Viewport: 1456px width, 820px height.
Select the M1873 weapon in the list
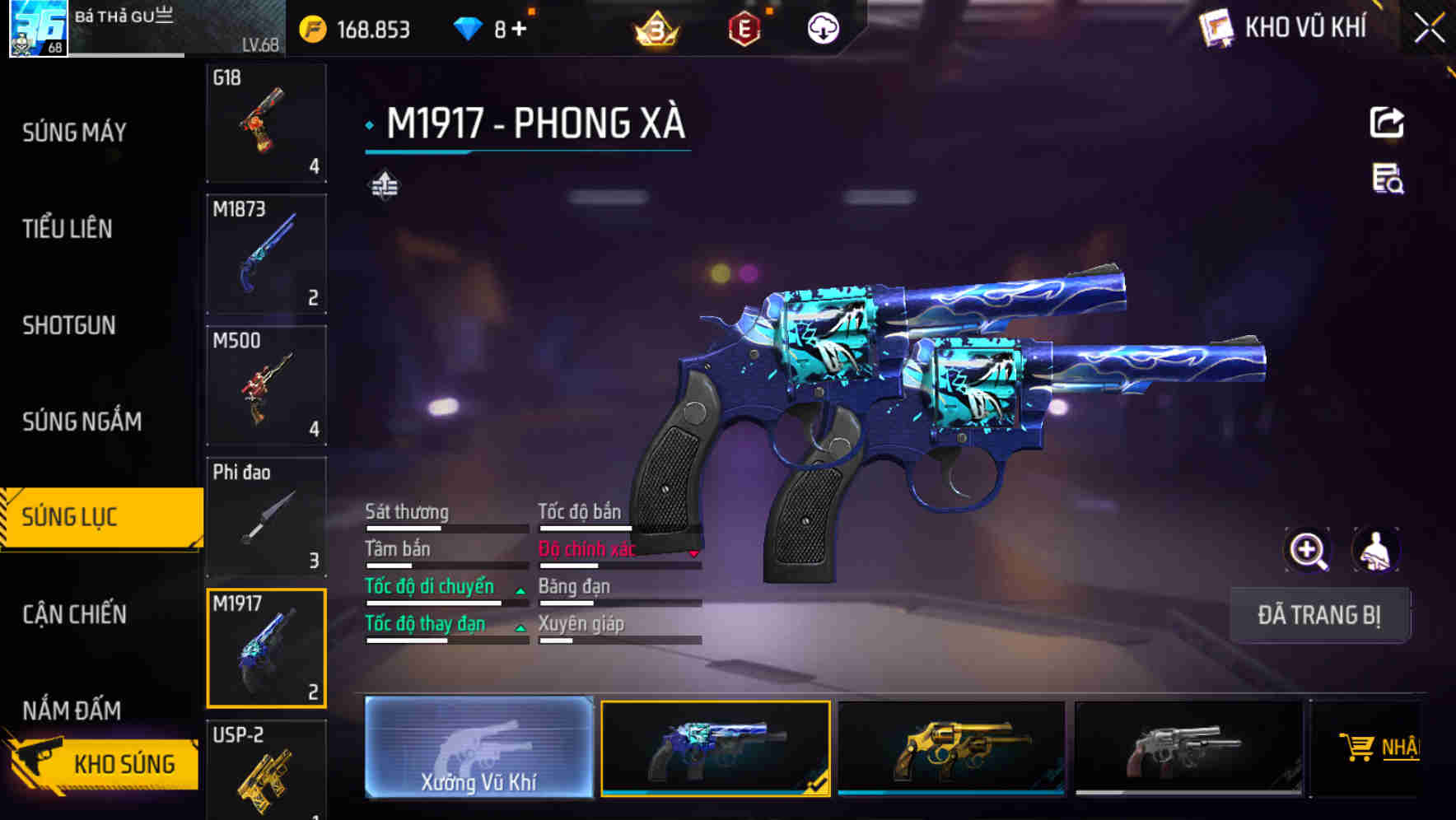(267, 255)
